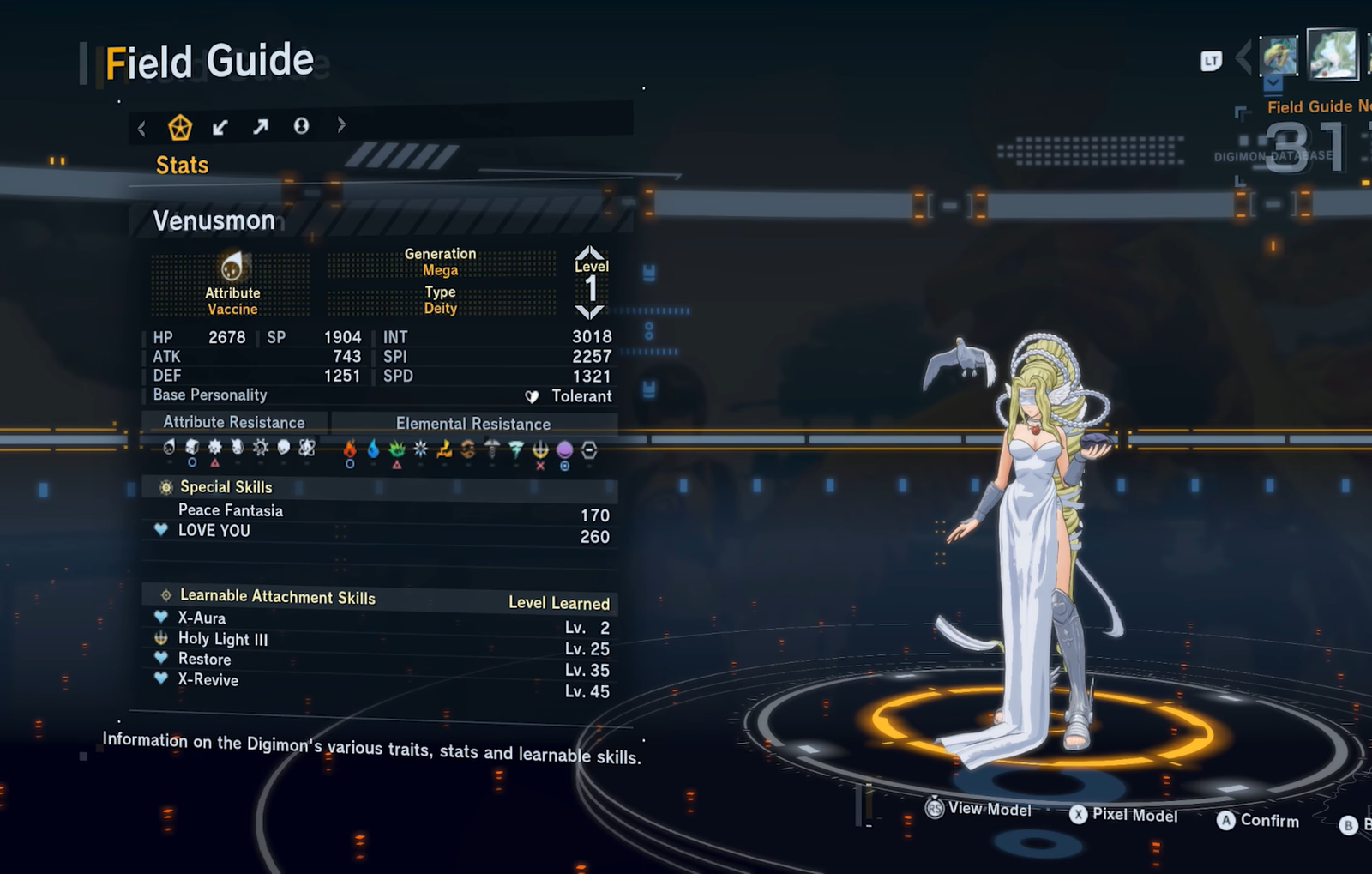Switch to the down-left arrow tab
Viewport: 1372px width, 874px height.
tap(220, 128)
